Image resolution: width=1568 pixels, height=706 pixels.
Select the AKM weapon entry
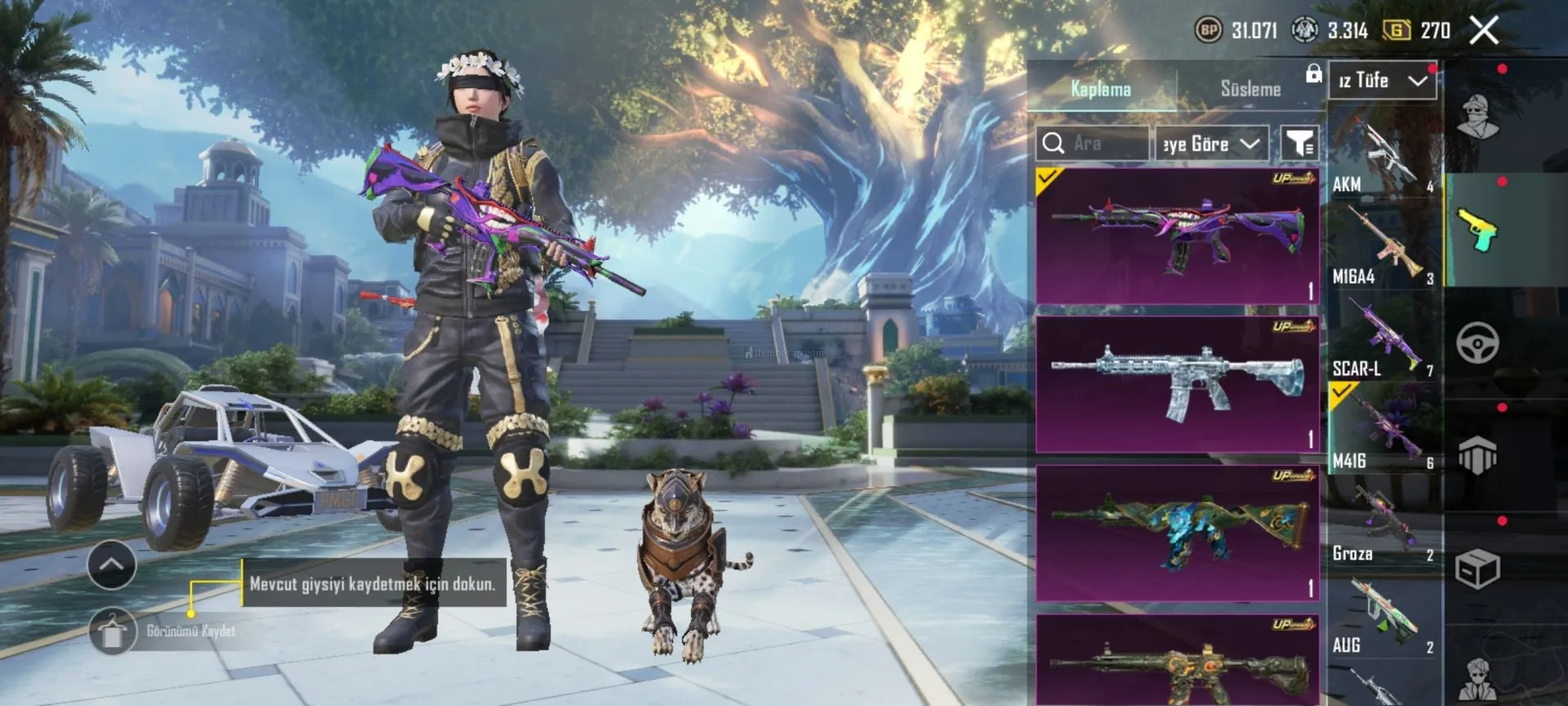point(1383,154)
